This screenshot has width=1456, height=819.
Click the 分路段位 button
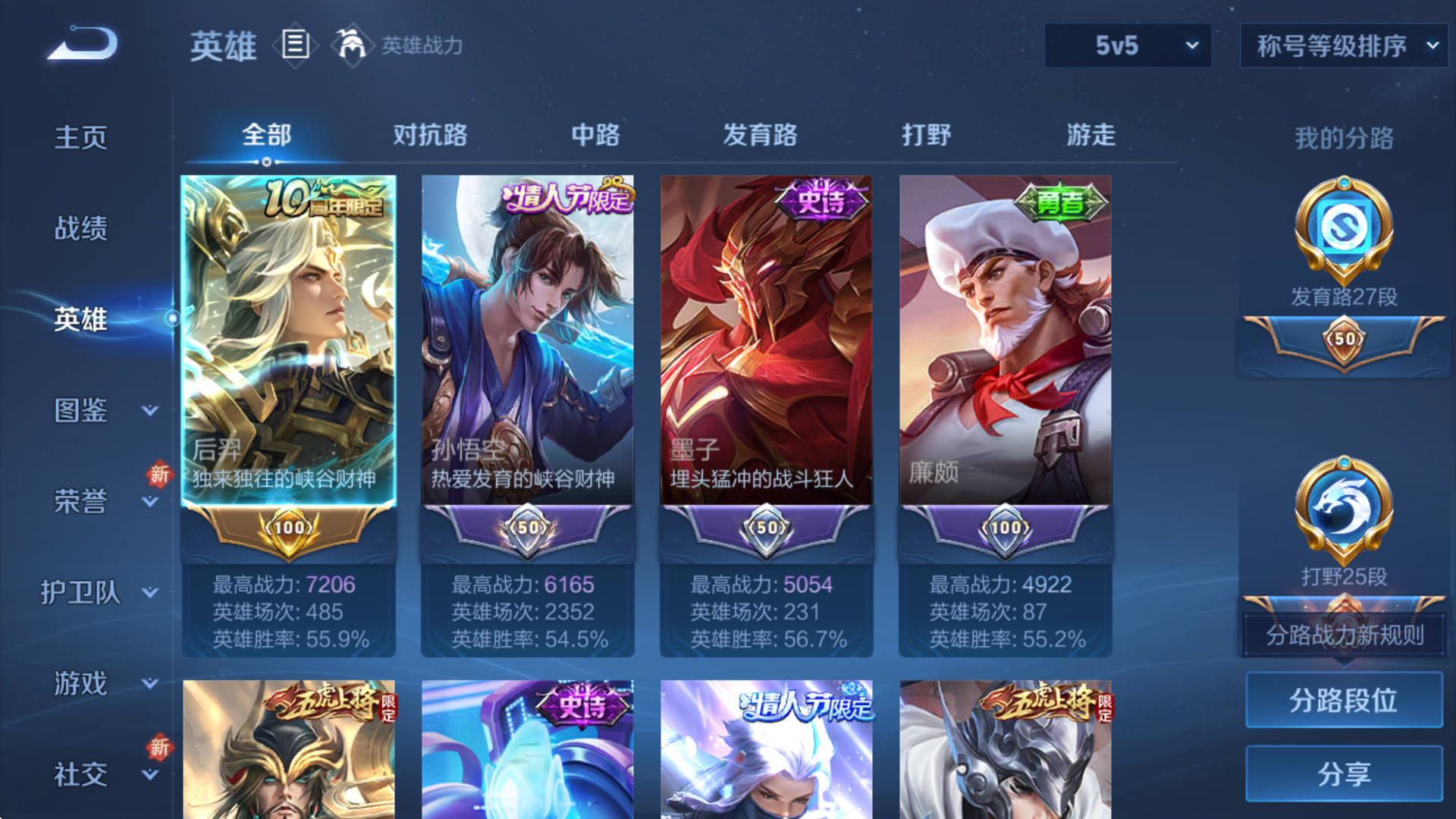click(1343, 700)
